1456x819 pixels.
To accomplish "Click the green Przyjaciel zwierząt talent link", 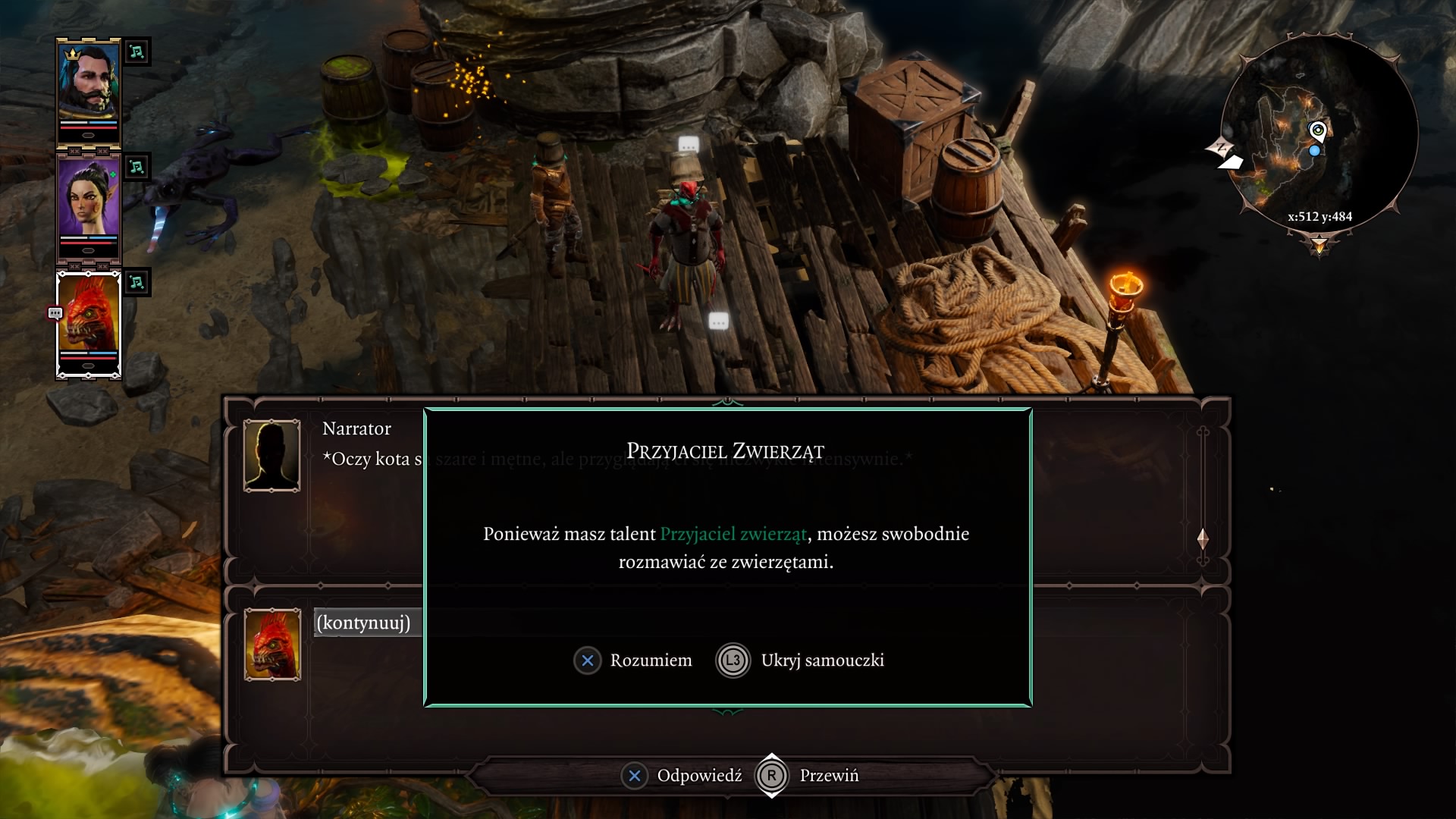I will [x=733, y=534].
